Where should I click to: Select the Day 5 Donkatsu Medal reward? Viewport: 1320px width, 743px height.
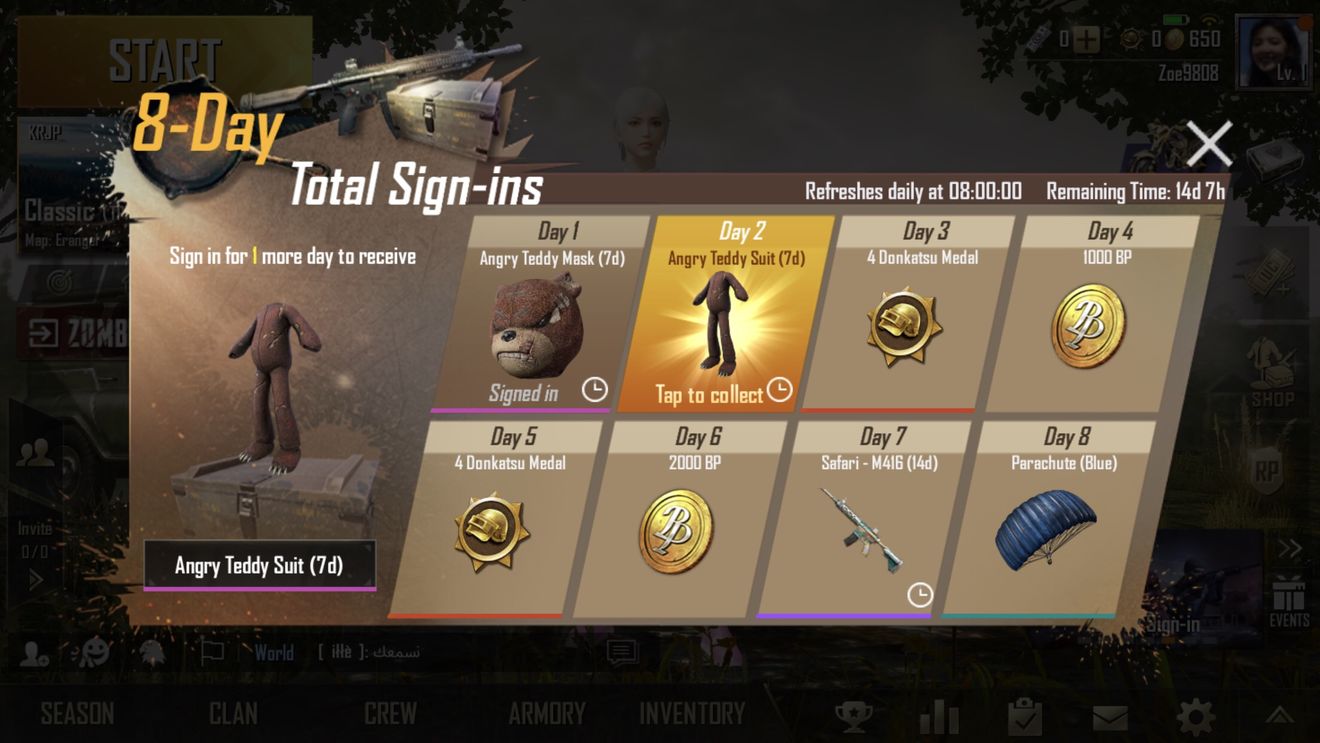[x=495, y=525]
